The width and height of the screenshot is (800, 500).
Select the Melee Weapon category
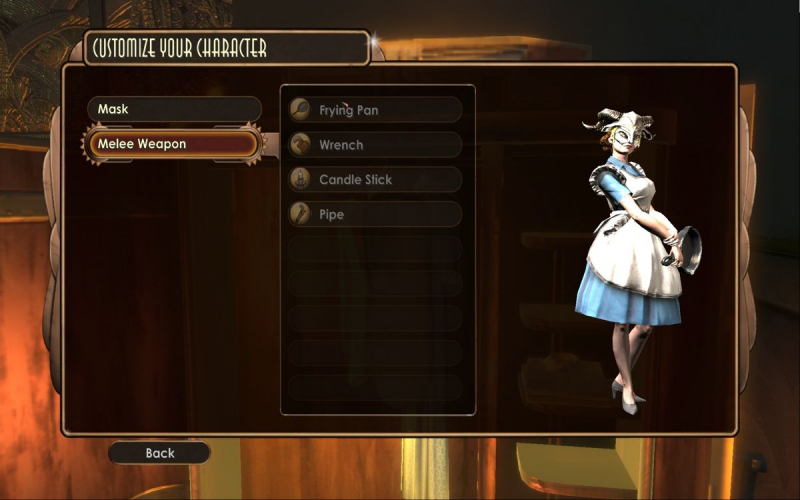174,144
